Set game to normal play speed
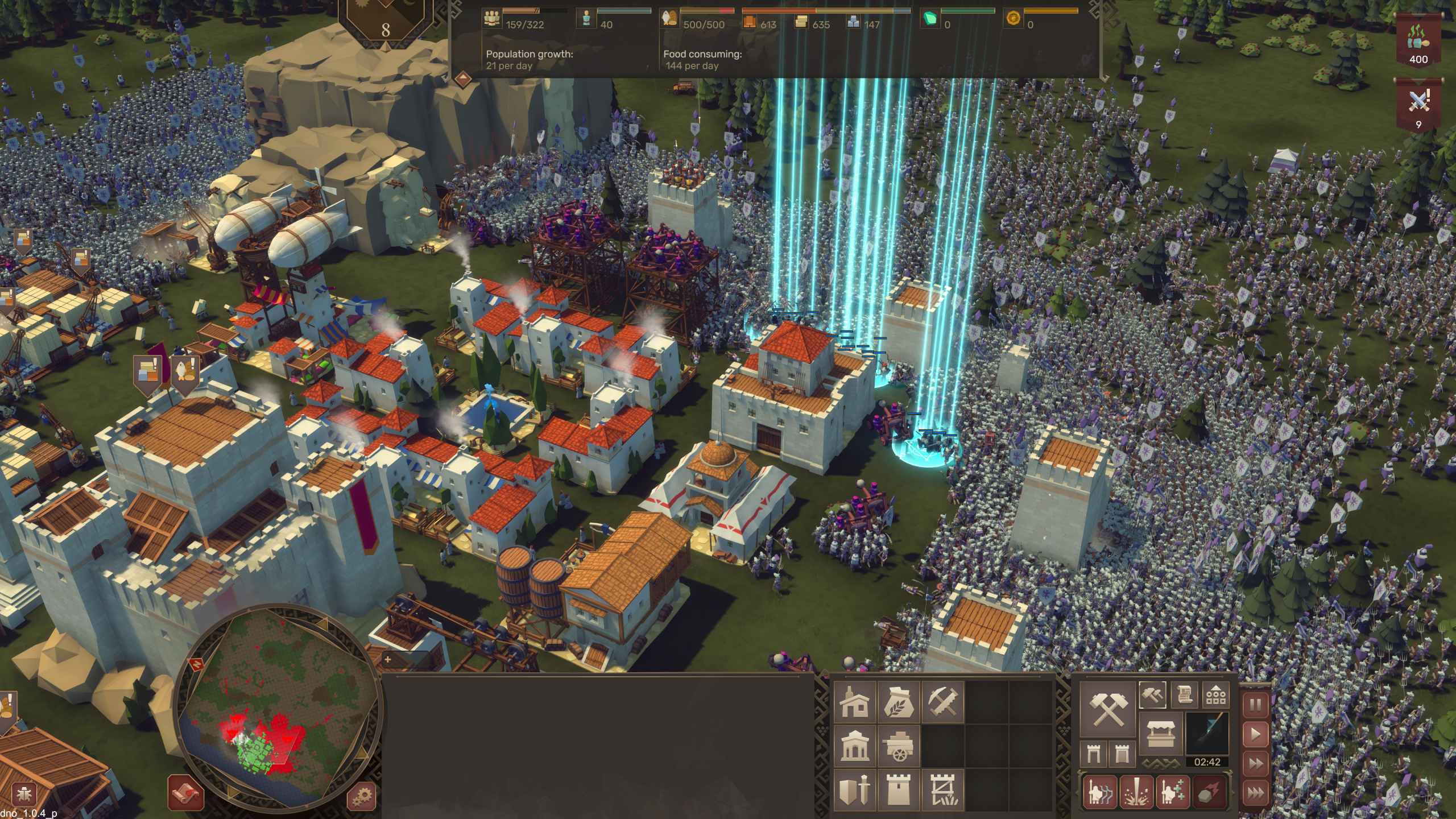This screenshot has height=819, width=1456. [x=1255, y=734]
